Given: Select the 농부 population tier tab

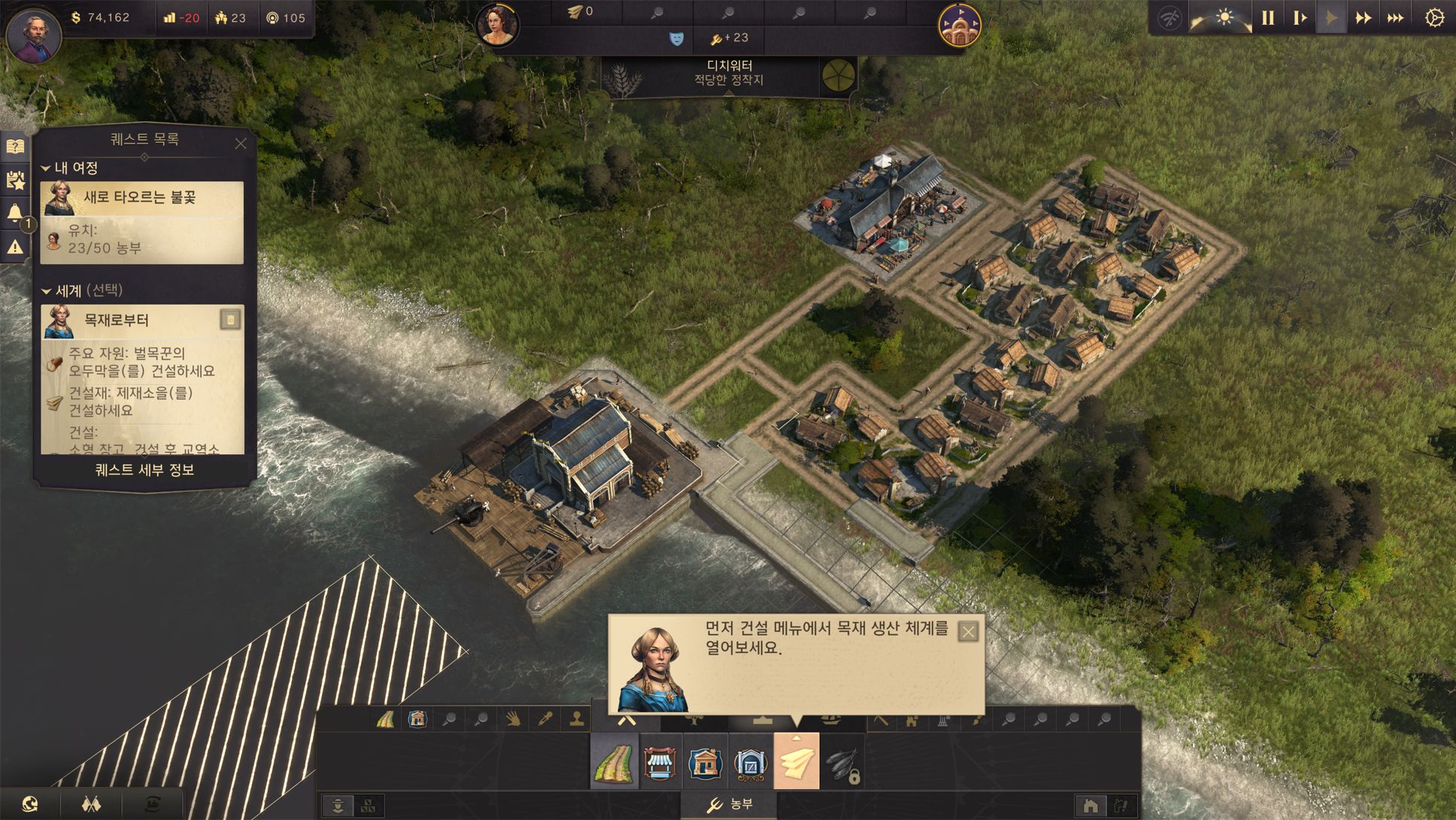Looking at the screenshot, I should pos(731,805).
